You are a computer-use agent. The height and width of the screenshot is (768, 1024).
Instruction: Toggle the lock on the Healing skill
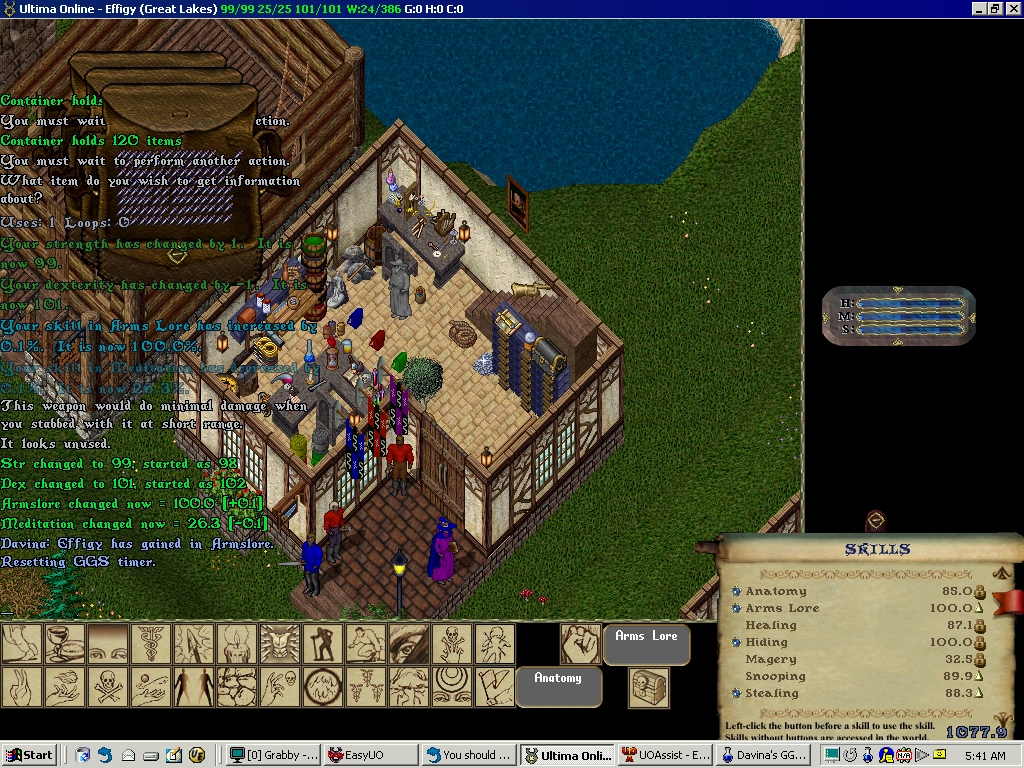click(x=980, y=626)
